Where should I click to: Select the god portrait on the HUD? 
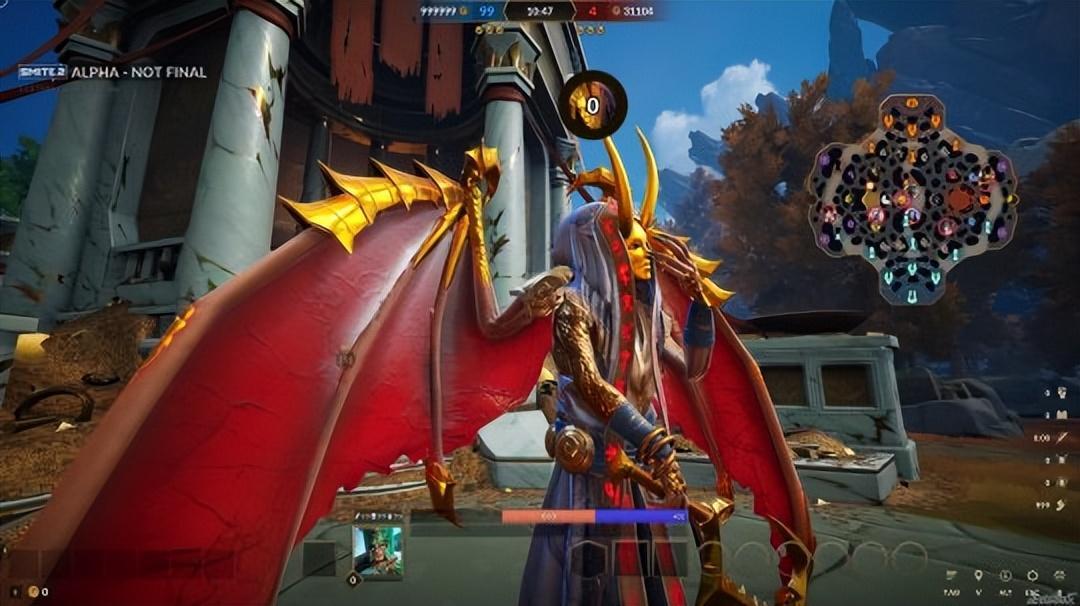(x=377, y=551)
